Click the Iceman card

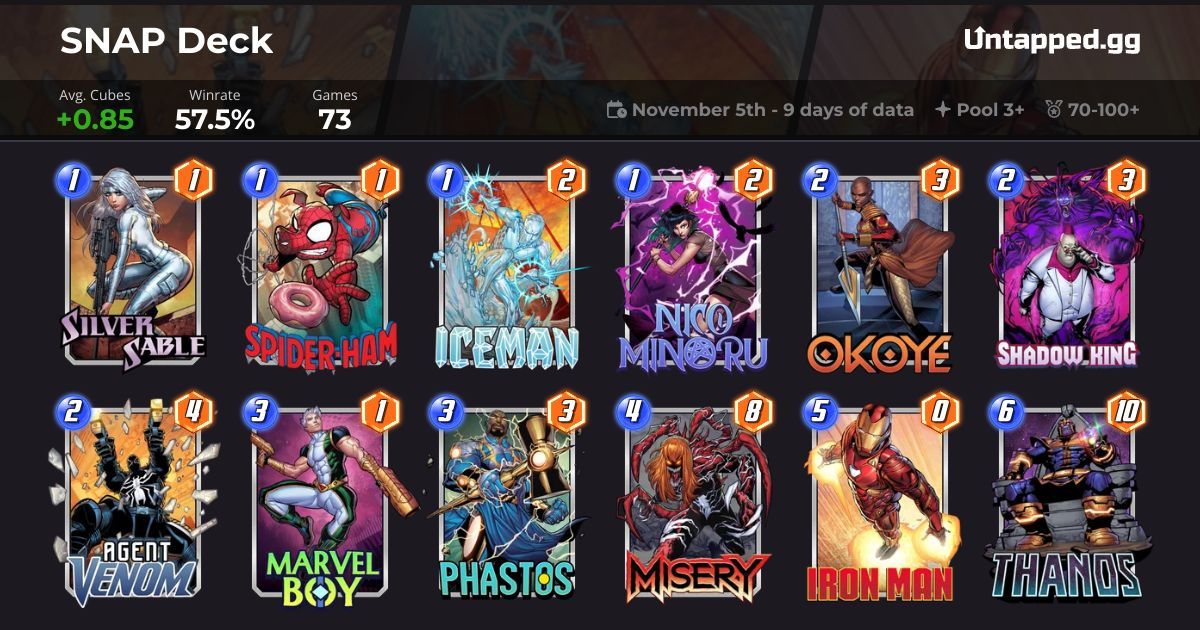pyautogui.click(x=505, y=270)
